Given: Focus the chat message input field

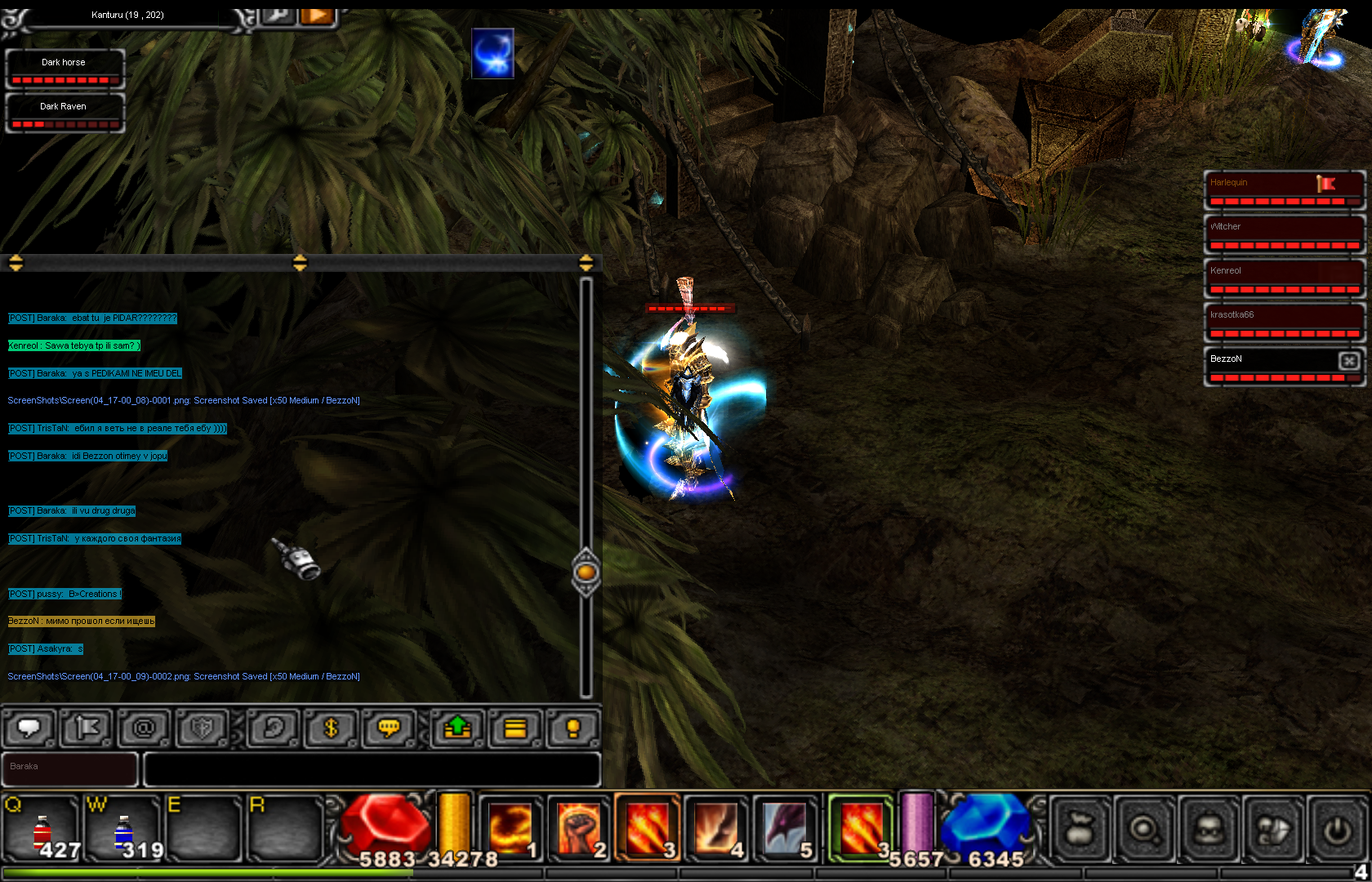Looking at the screenshot, I should coord(372,769).
